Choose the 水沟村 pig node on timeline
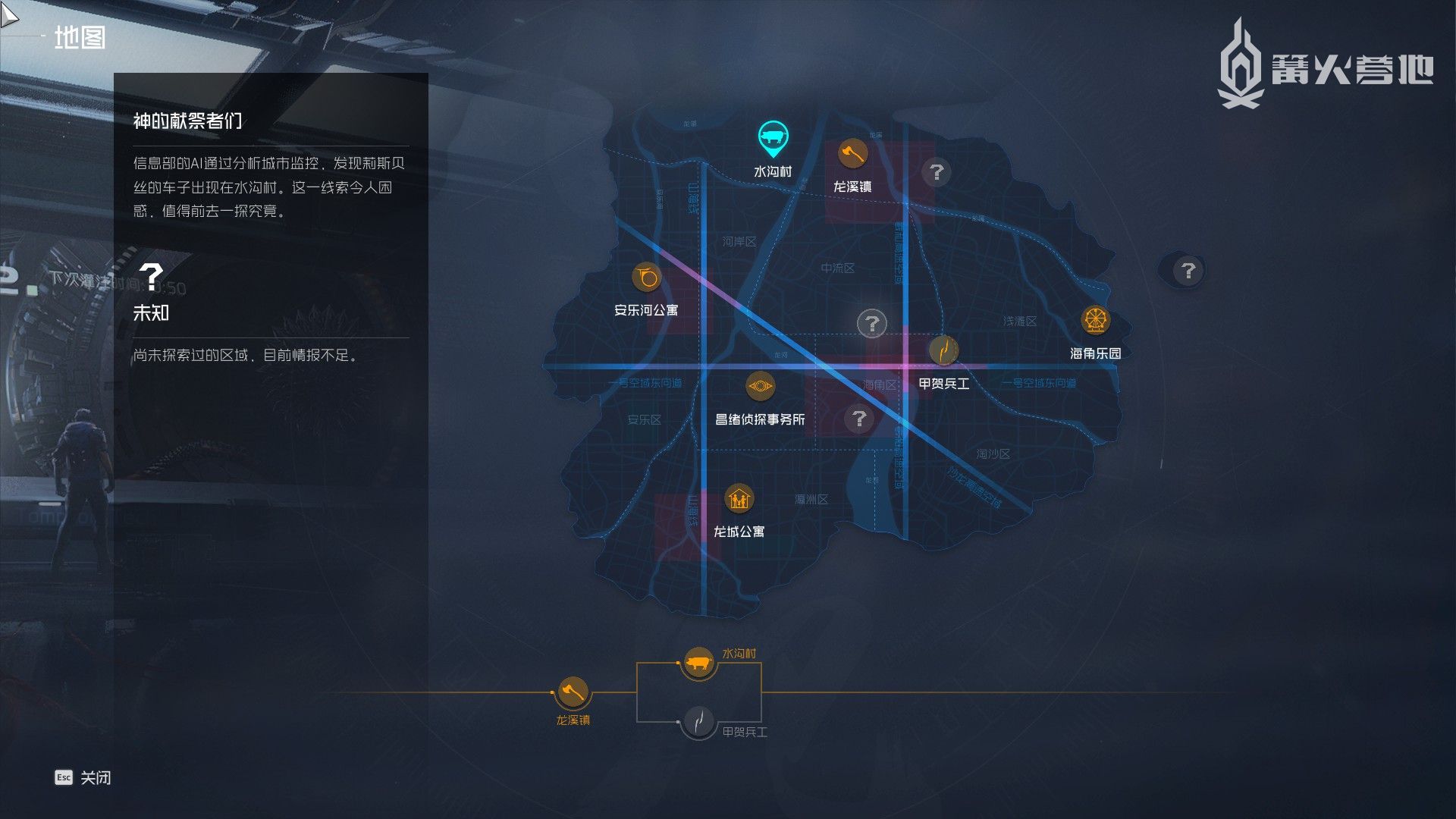1456x819 pixels. 698,663
